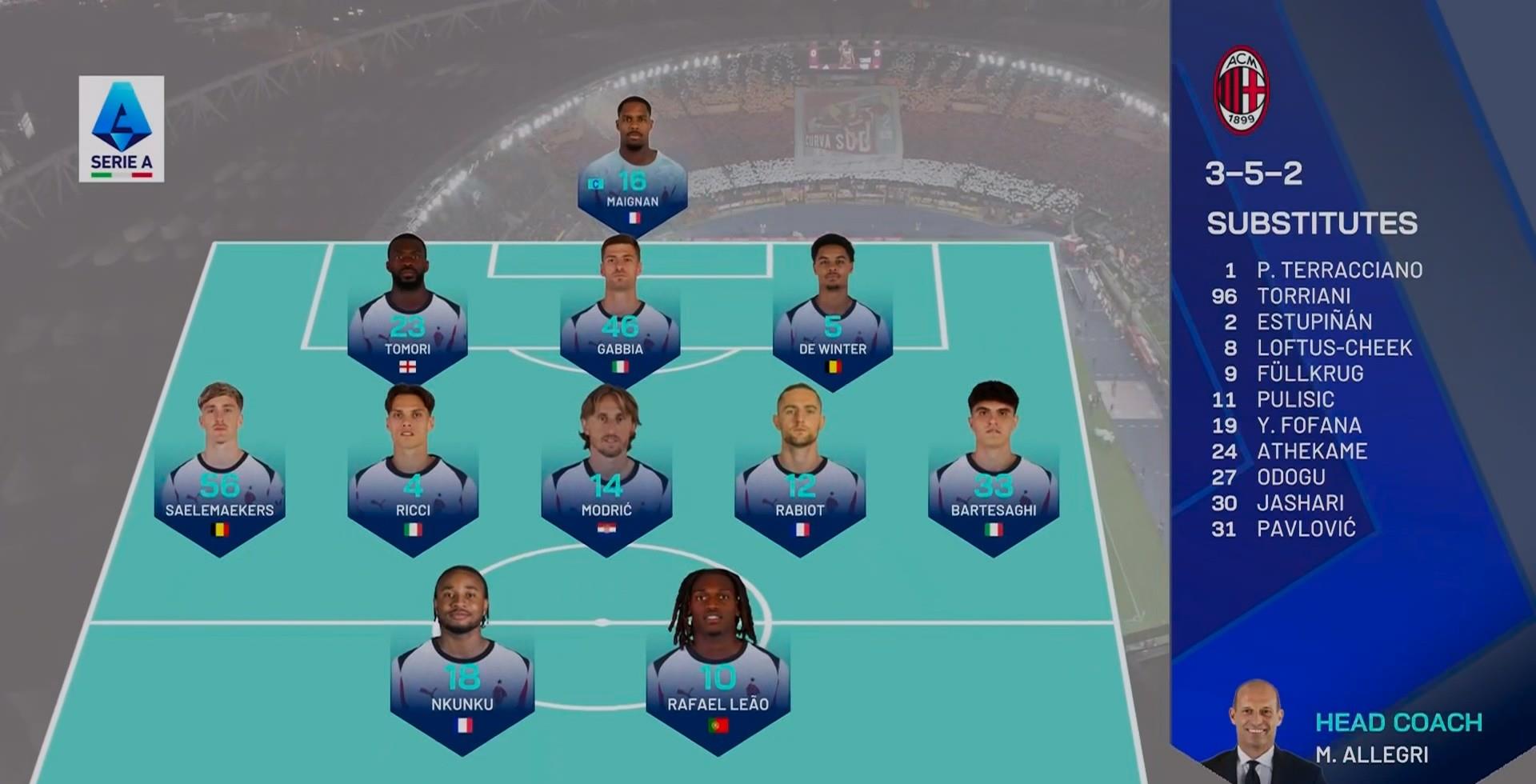Pick Pulisic from the substitutes list
The height and width of the screenshot is (784, 1536).
pyautogui.click(x=1295, y=399)
